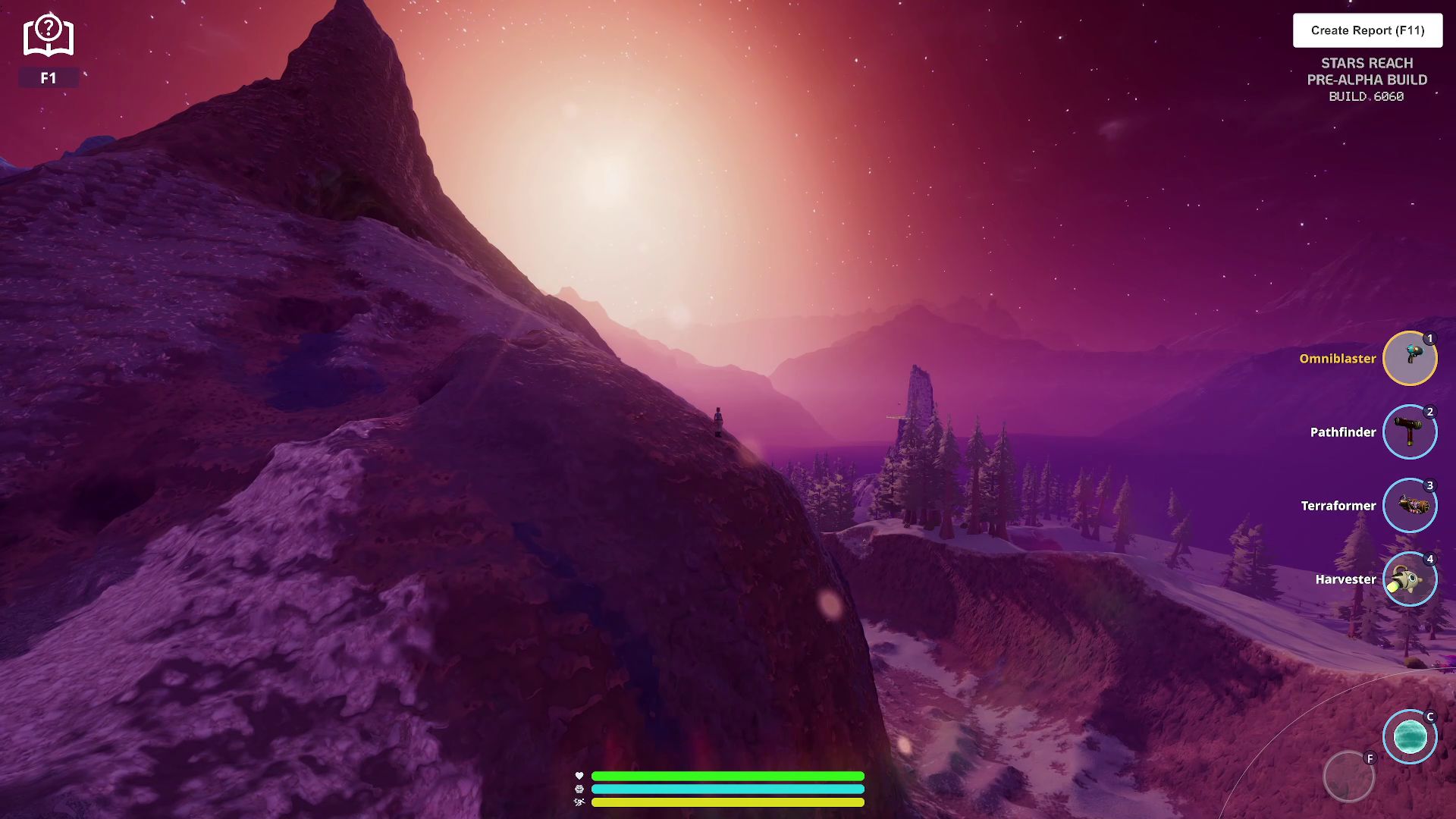Click the Create Report button
The width and height of the screenshot is (1456, 819).
coord(1367,30)
